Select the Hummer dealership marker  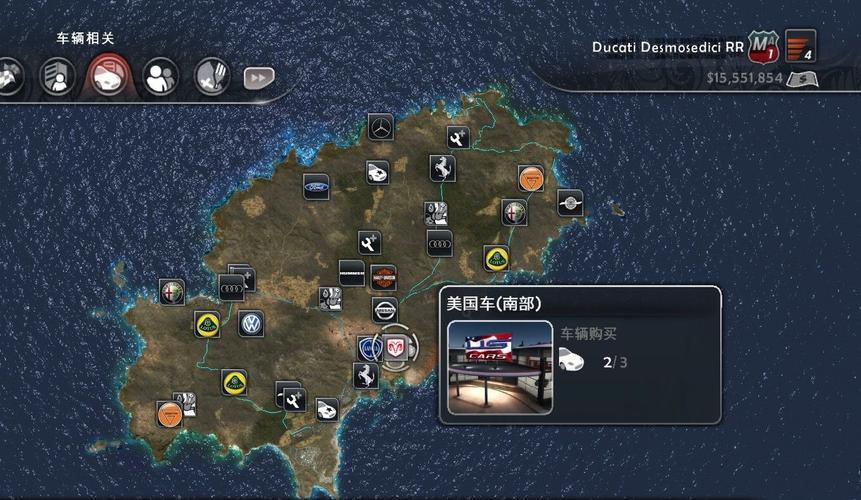351,273
